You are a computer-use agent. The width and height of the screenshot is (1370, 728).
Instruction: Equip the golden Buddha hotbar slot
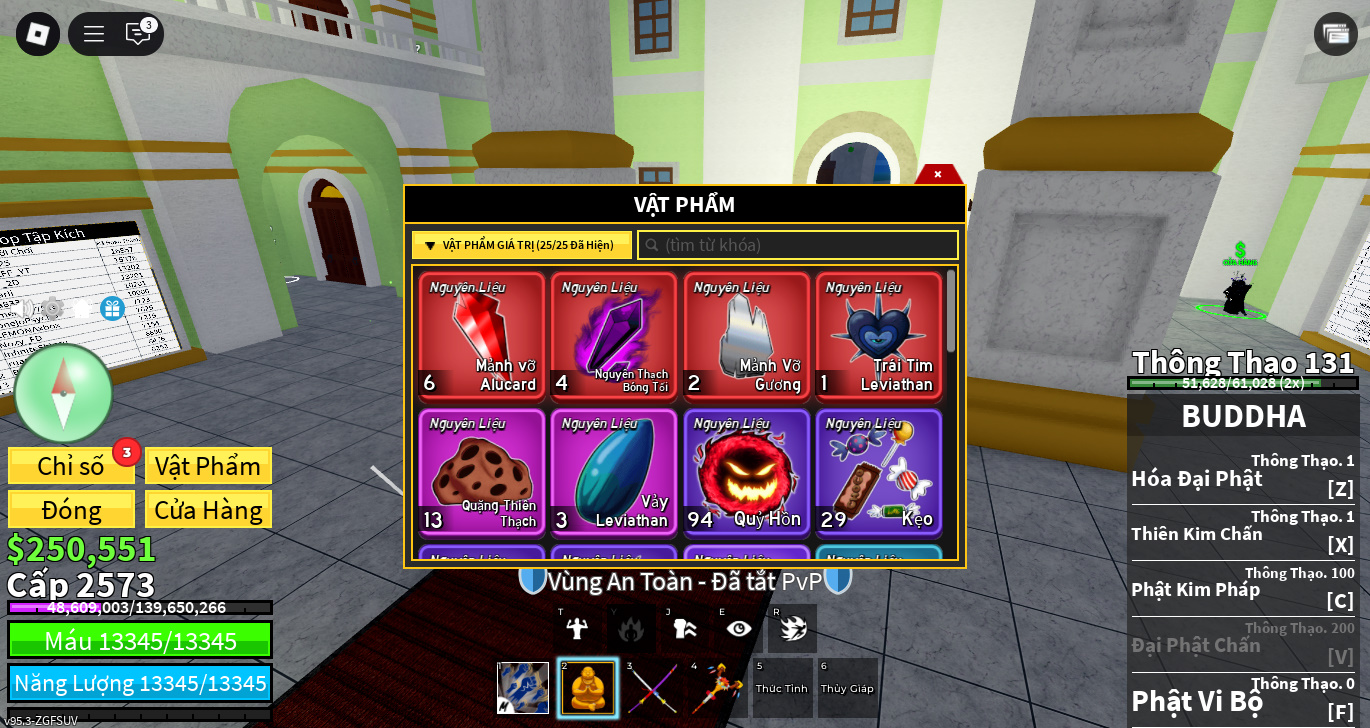588,688
